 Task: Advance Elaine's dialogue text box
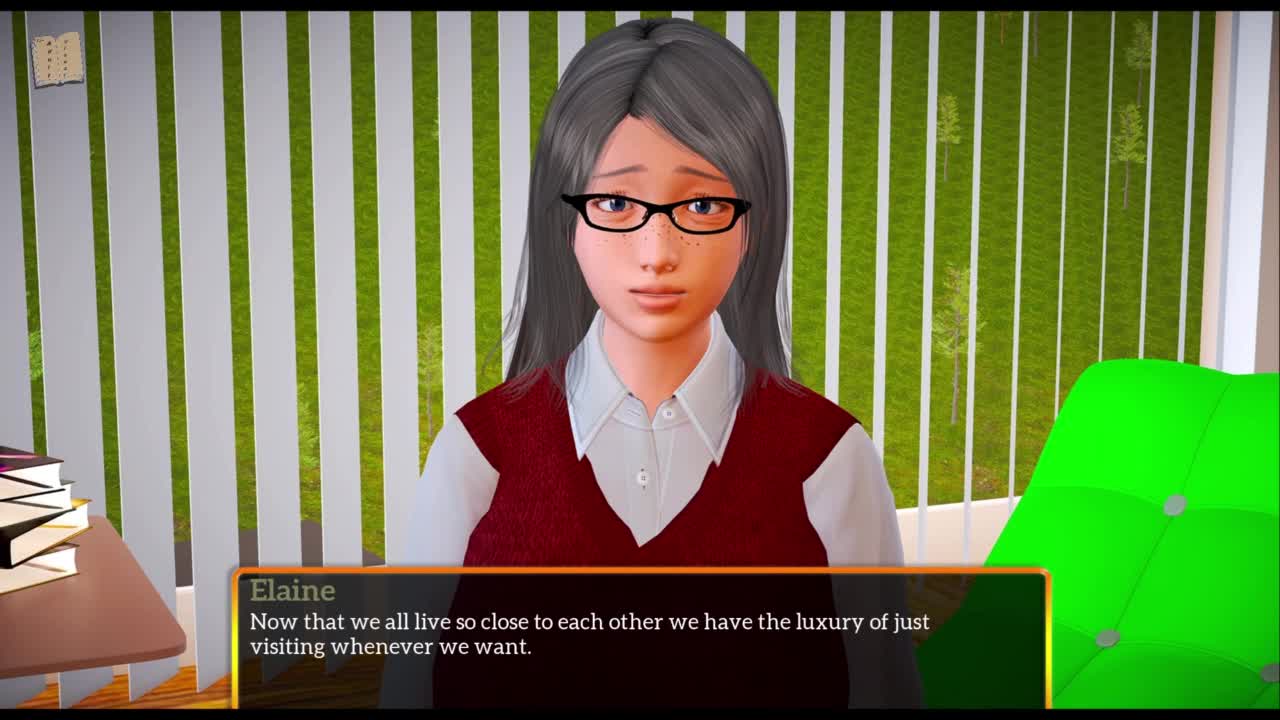[x=640, y=637]
